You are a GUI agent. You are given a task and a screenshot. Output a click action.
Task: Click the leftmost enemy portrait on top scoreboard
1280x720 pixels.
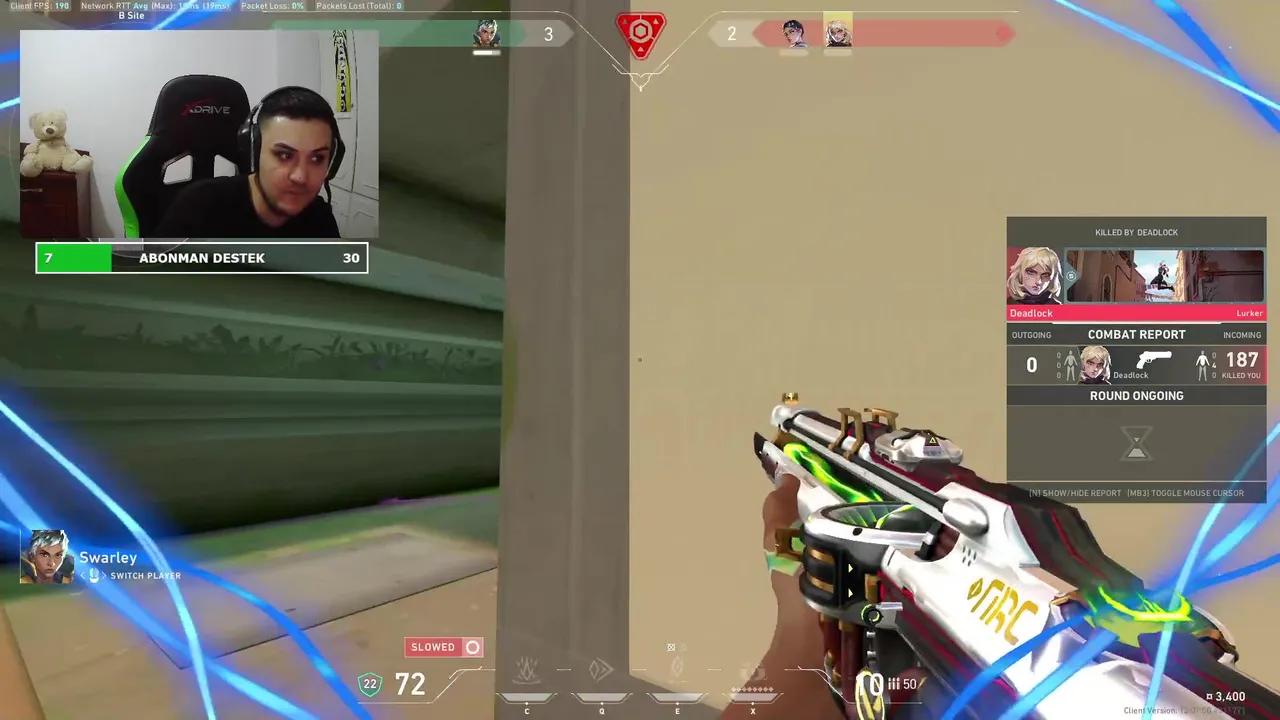coord(791,33)
